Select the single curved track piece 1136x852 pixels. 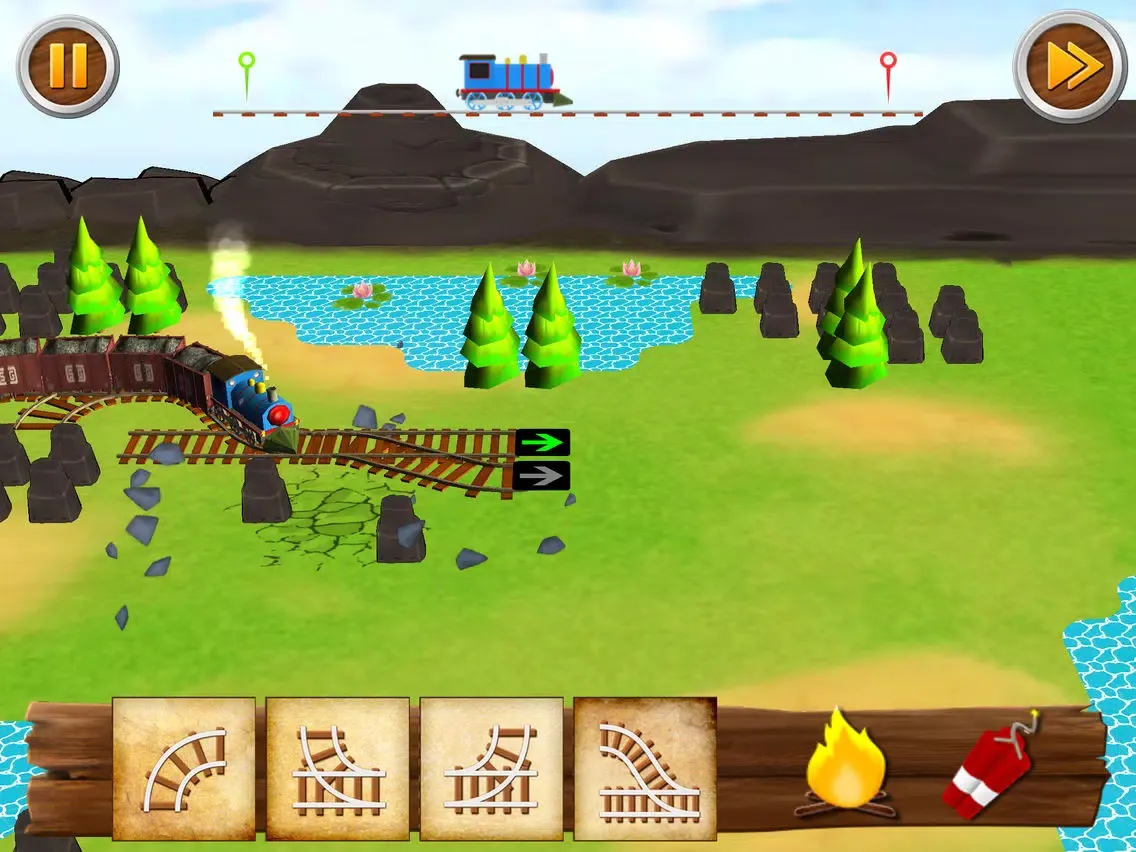(184, 768)
